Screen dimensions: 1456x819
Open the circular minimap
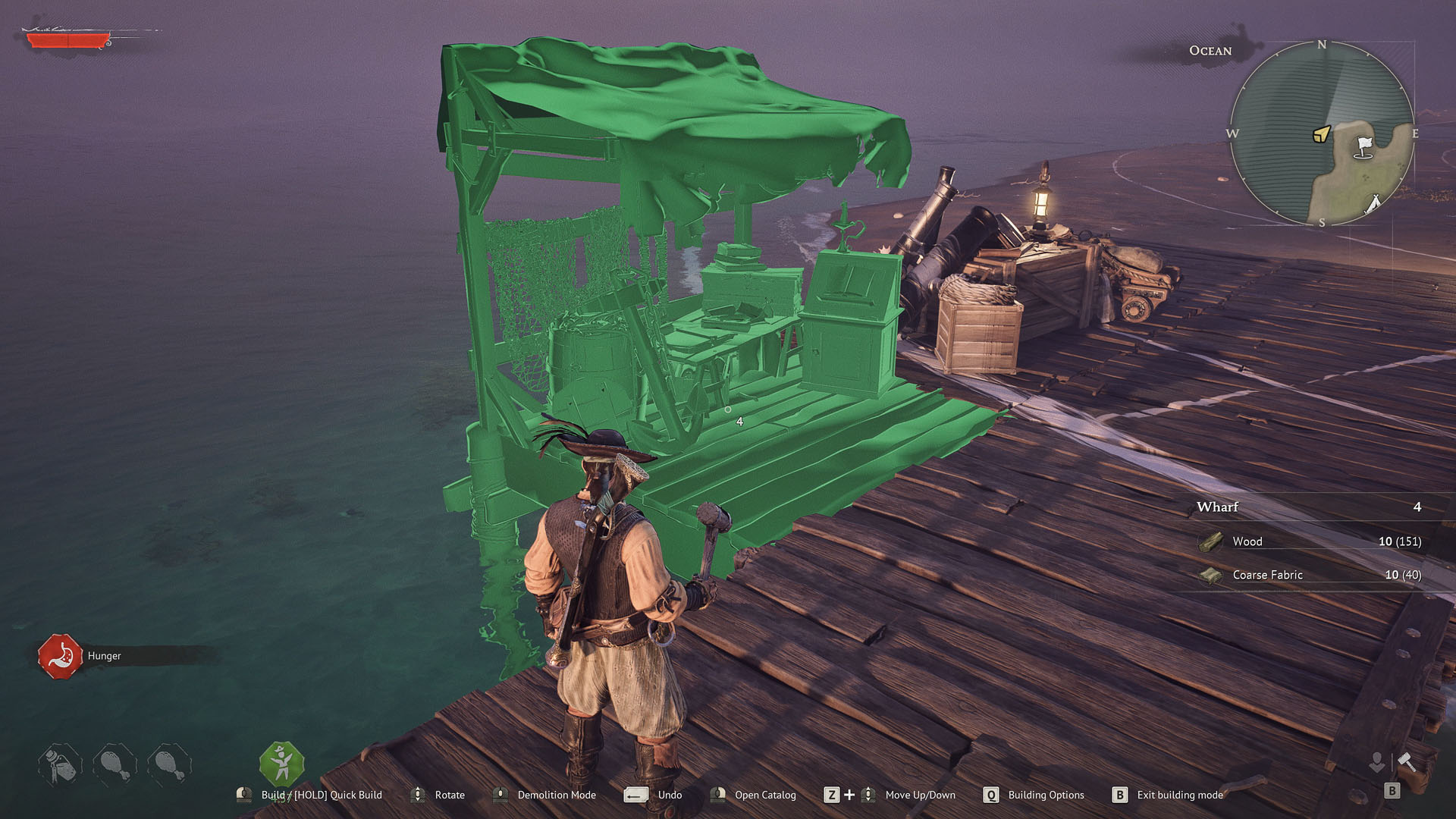click(x=1321, y=133)
